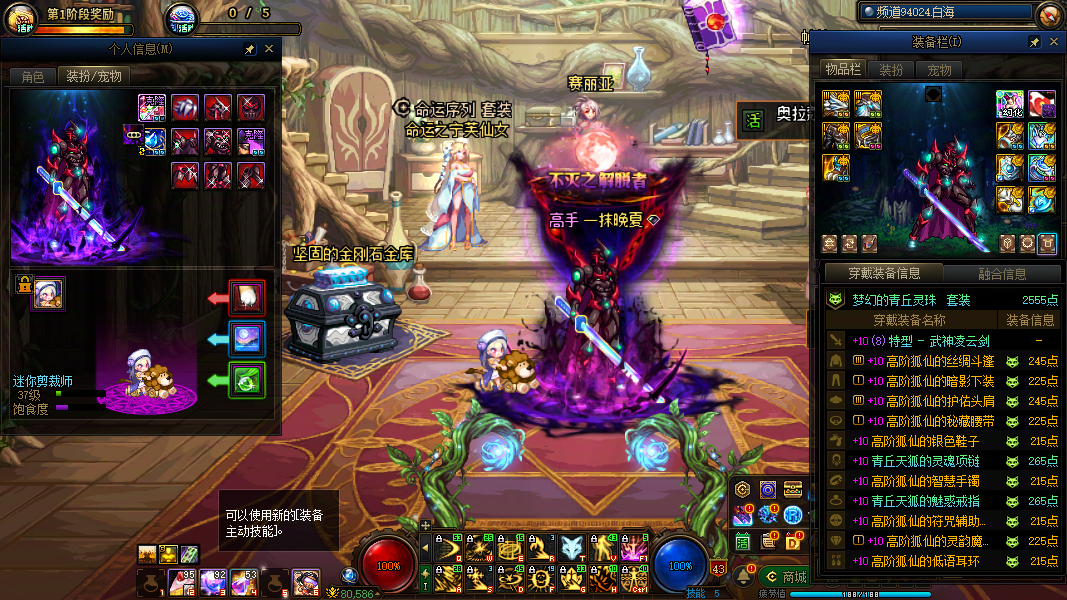Click the green swirl pet skill button

pyautogui.click(x=247, y=380)
